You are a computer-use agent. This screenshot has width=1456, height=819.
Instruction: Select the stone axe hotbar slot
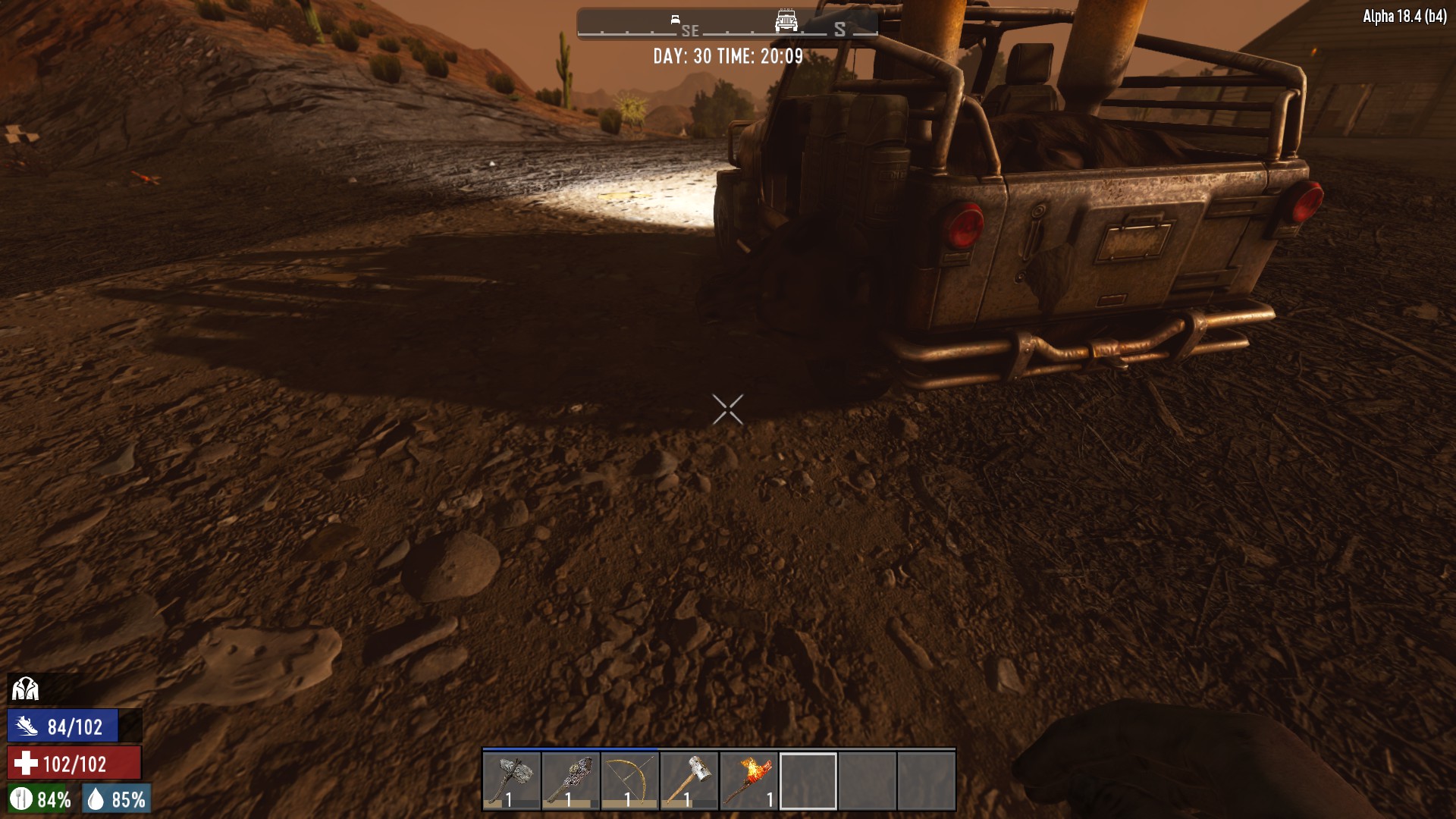pyautogui.click(x=512, y=780)
